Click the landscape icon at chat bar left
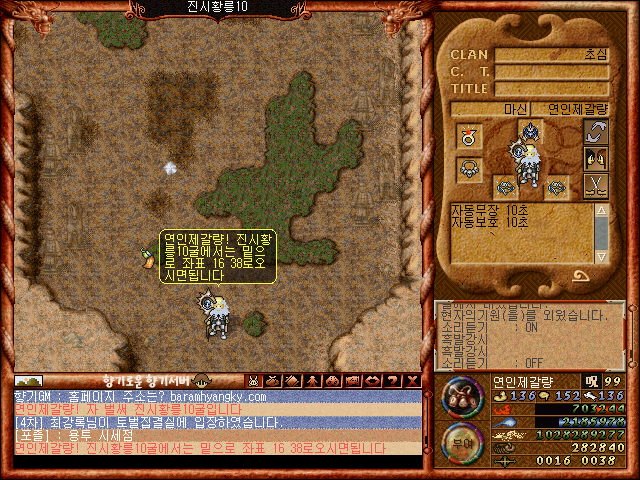 [28, 381]
